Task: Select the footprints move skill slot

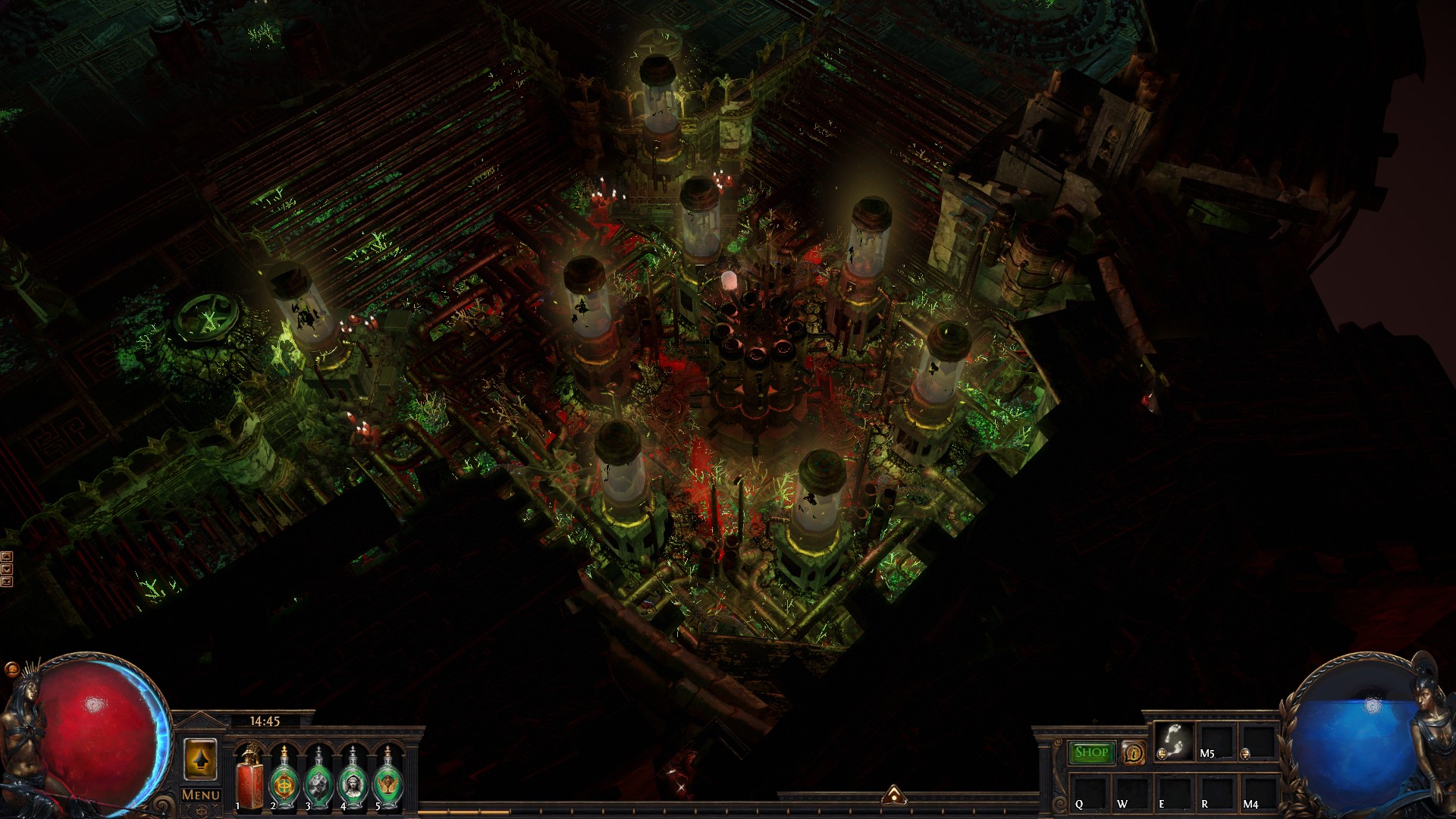Action: (x=1175, y=741)
